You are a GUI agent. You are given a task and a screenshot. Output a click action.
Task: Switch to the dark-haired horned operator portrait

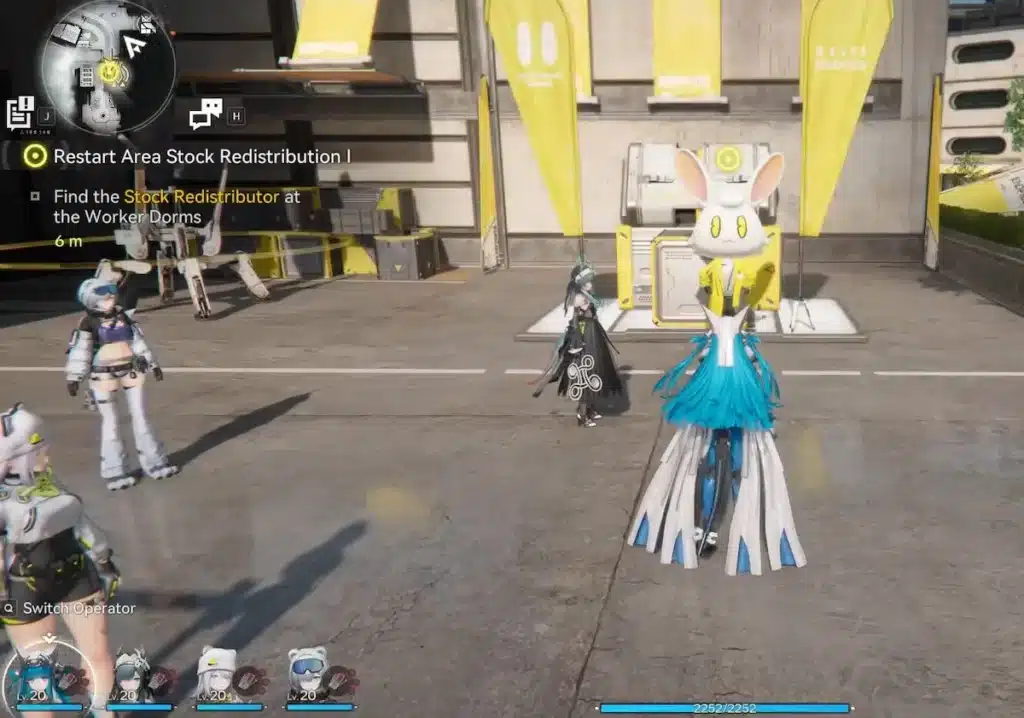tap(133, 675)
